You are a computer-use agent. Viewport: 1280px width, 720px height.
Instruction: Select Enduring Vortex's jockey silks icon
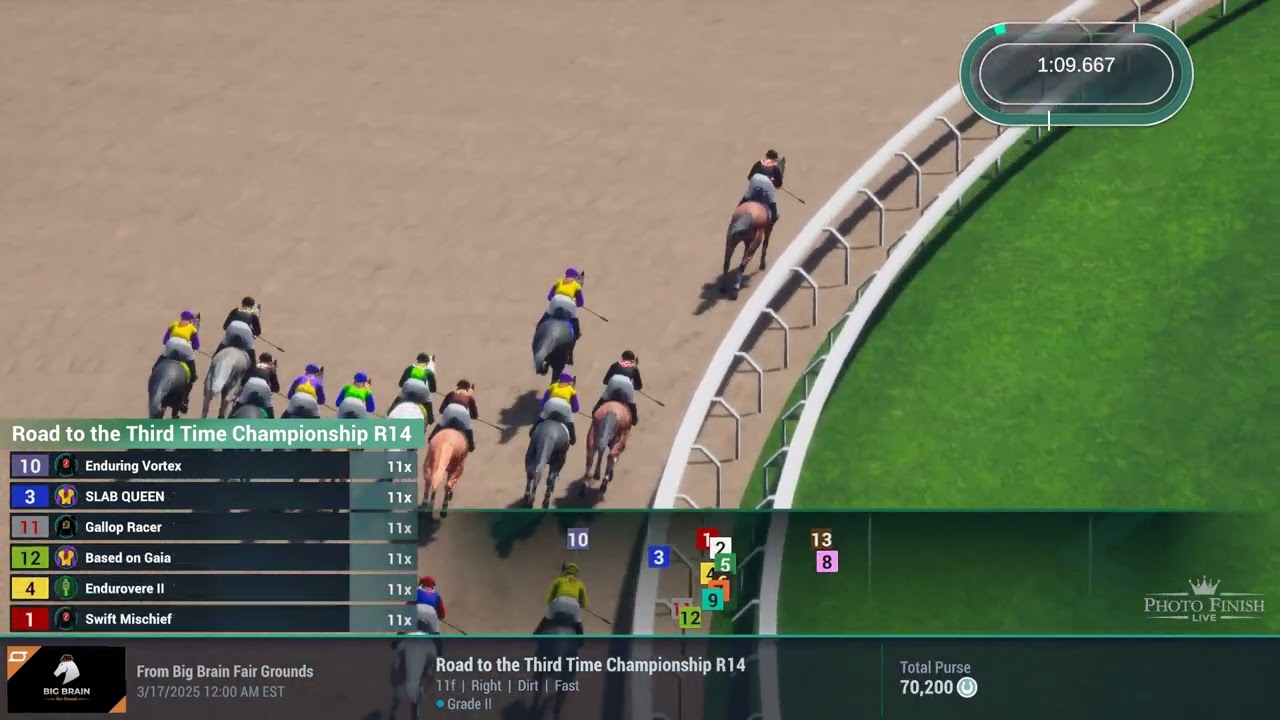[x=65, y=466]
